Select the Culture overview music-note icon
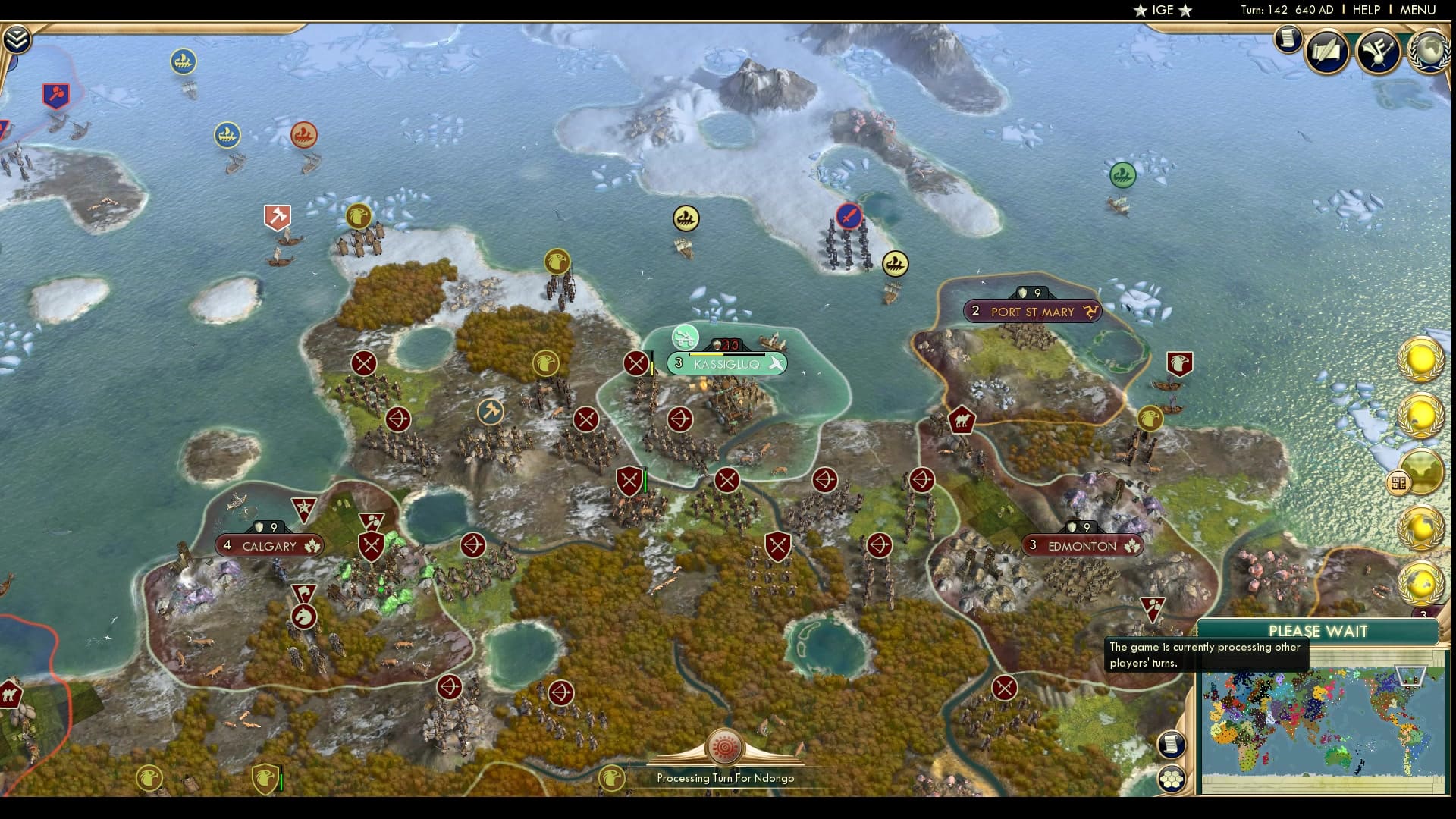Image resolution: width=1456 pixels, height=819 pixels. click(x=1379, y=52)
